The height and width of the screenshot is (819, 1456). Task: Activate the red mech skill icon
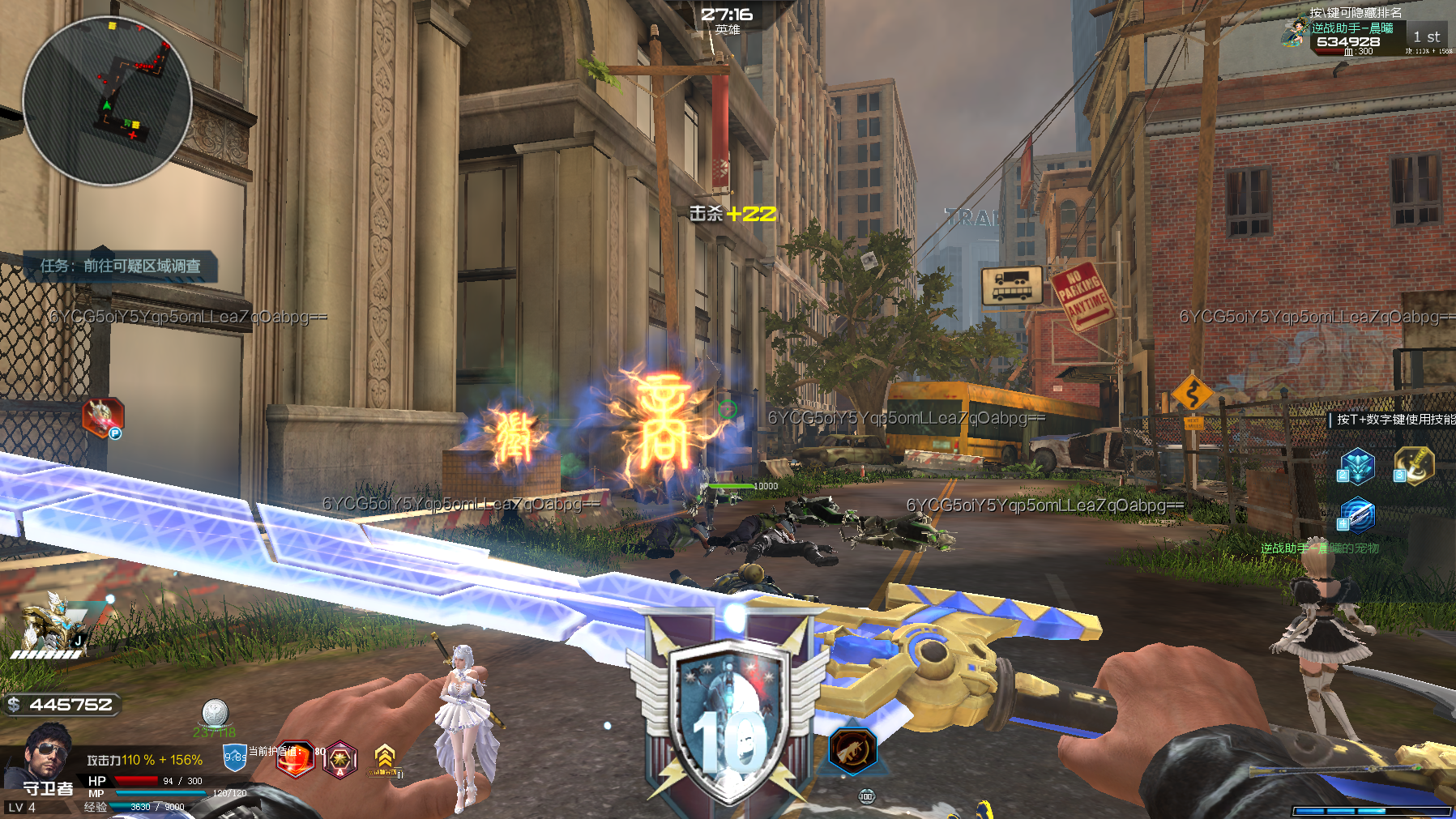coord(103,416)
